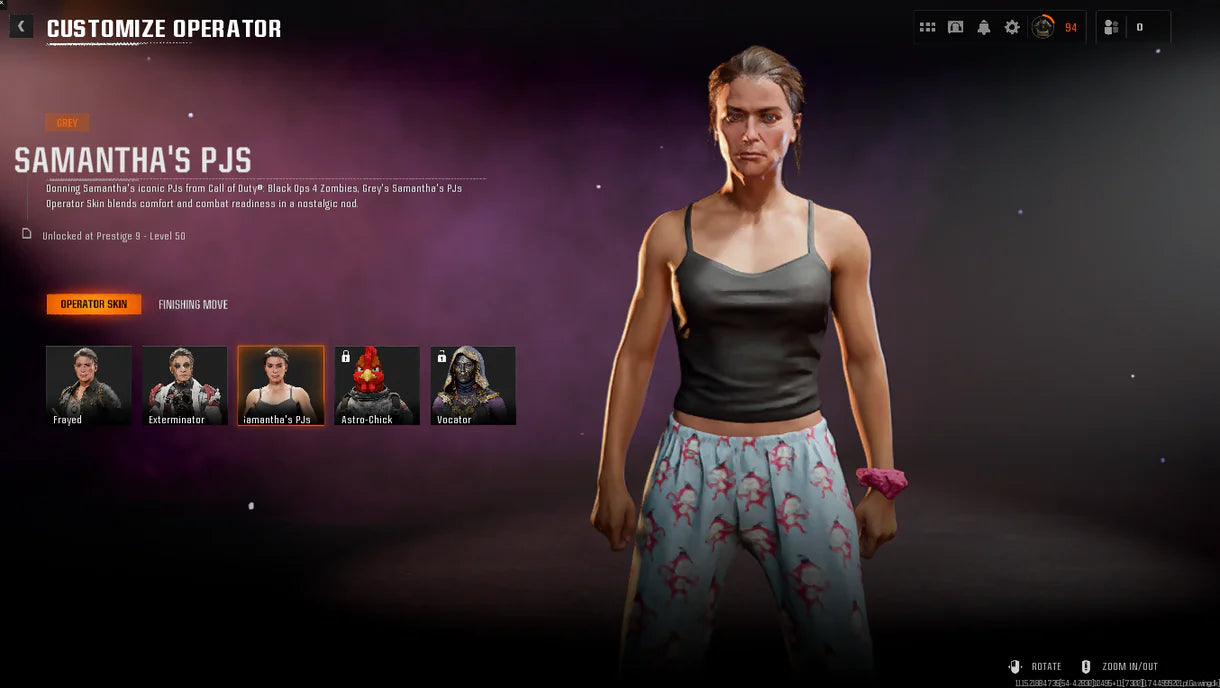Go back using the top-left arrow
Viewport: 1220px width, 688px height.
point(21,27)
